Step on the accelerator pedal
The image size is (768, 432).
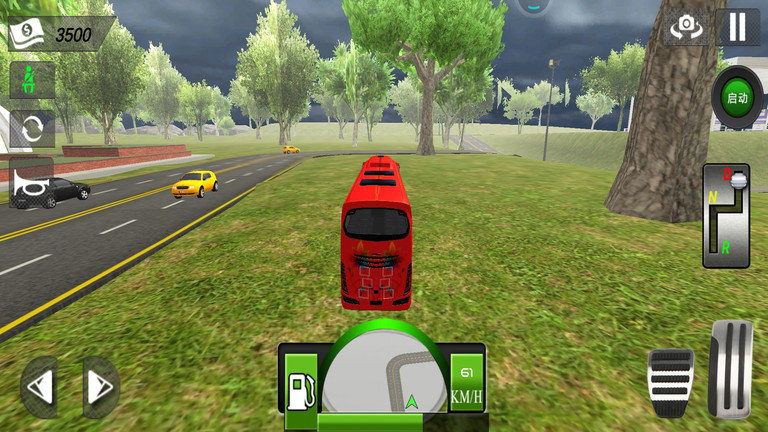coord(731,368)
